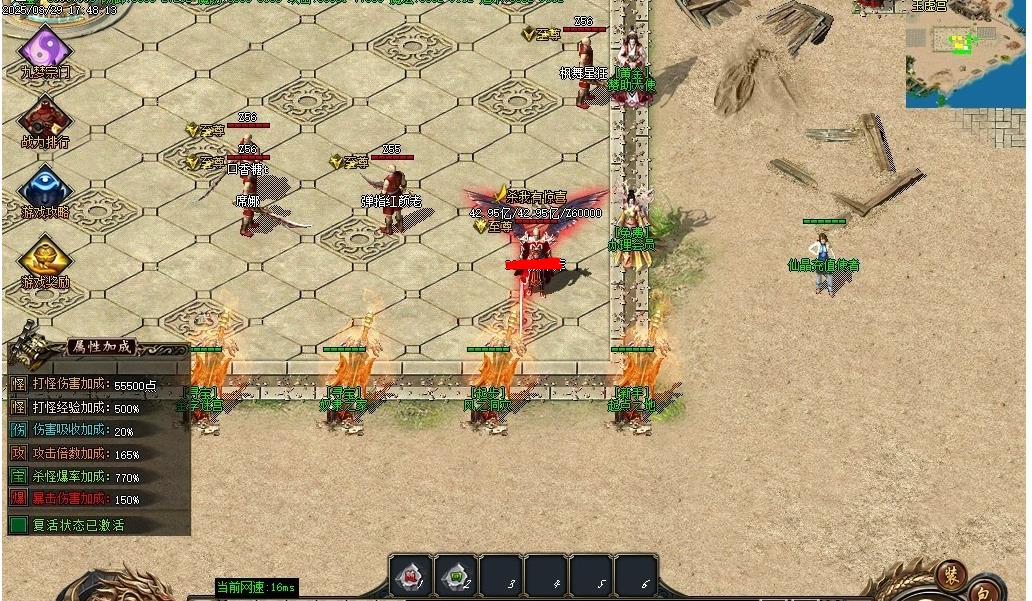Open the 战力排行 power ranking icon

45,118
